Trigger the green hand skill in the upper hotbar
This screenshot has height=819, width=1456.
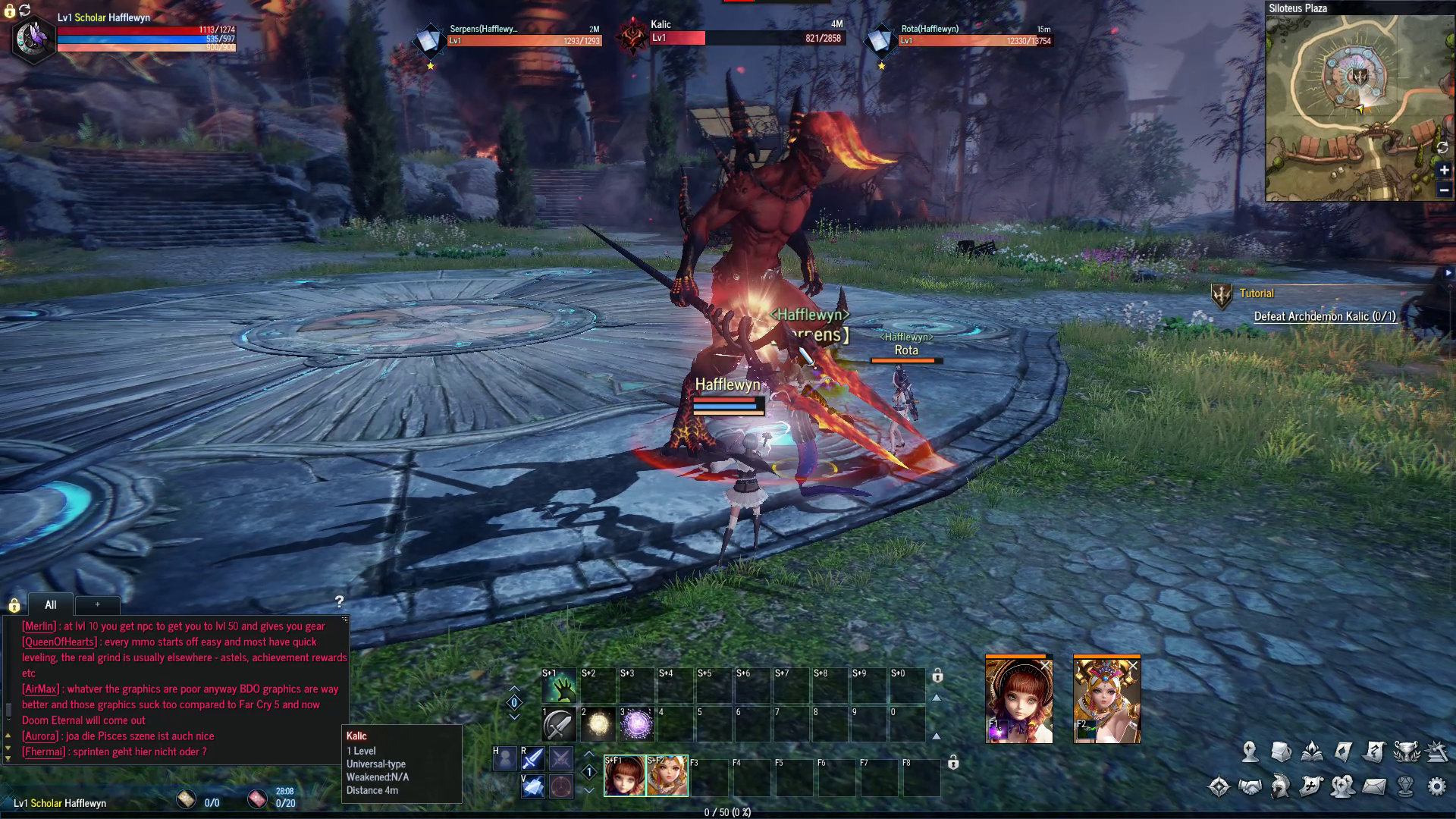[559, 686]
